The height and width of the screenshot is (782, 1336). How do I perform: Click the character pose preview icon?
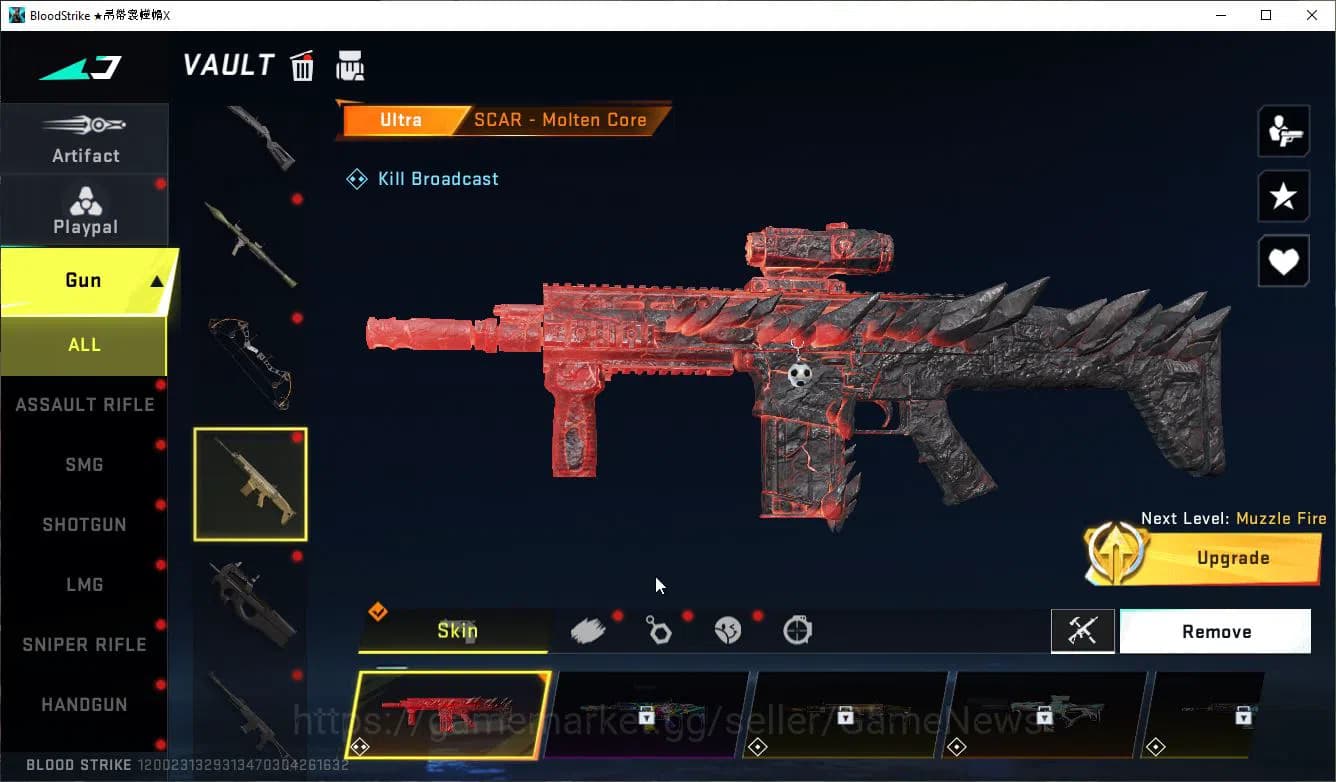coord(1283,130)
